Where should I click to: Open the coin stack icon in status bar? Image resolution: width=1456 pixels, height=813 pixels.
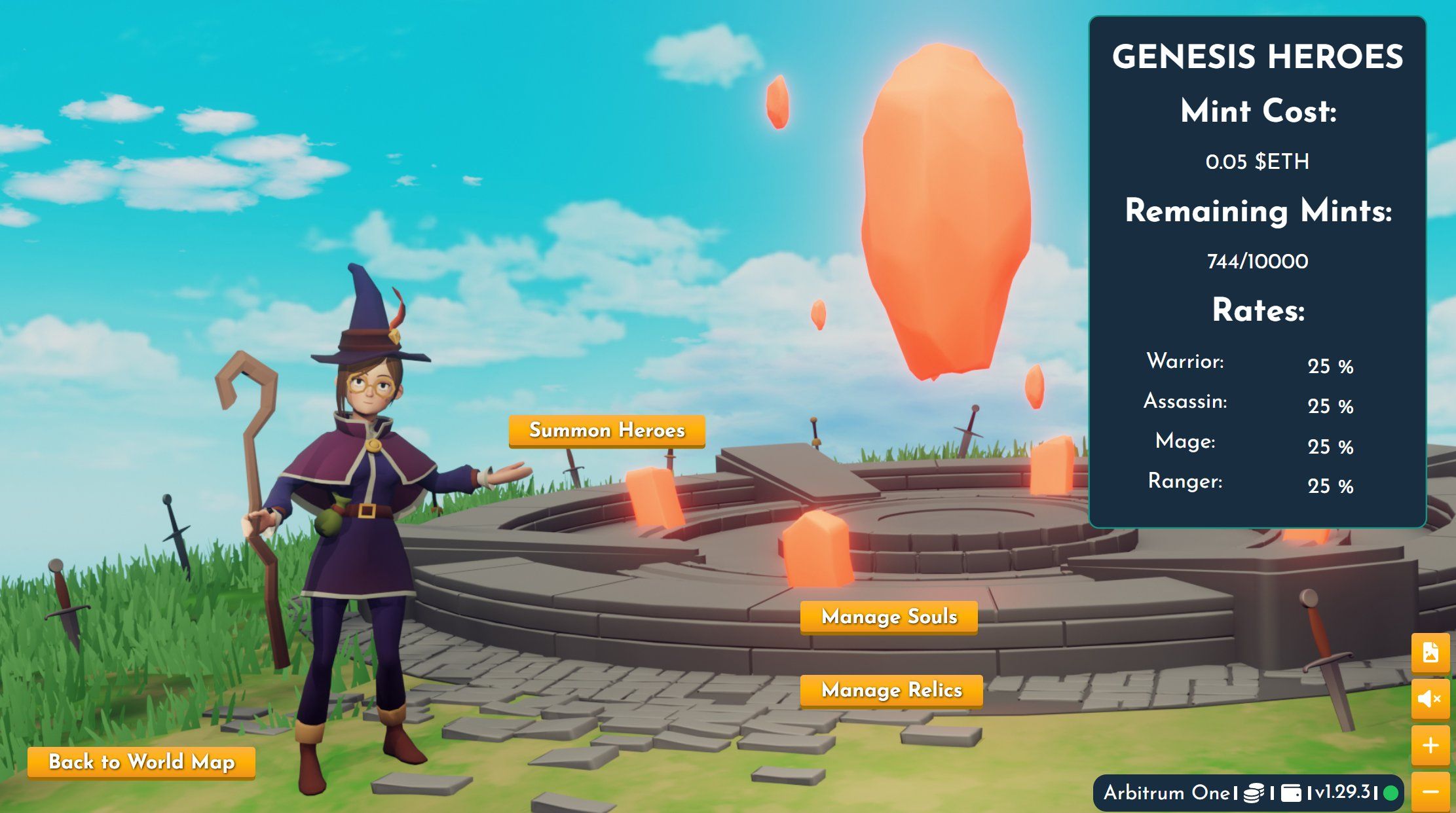pos(1254,793)
